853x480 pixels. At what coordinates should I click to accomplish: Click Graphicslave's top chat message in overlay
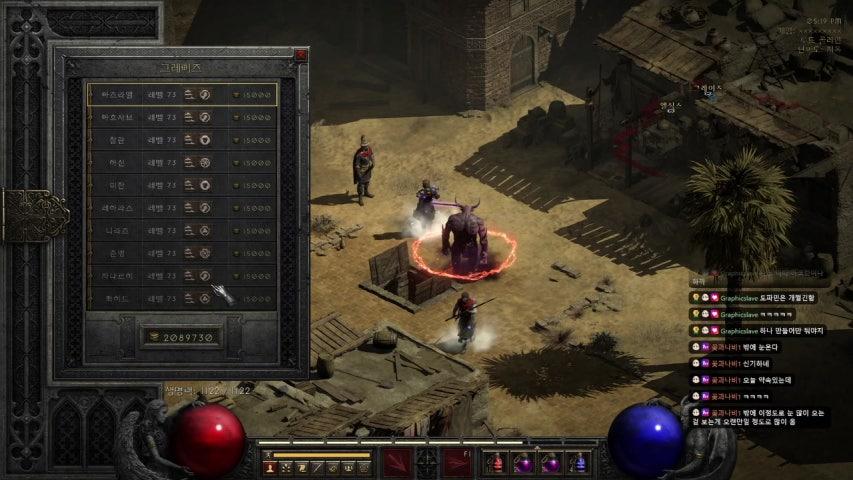point(768,298)
